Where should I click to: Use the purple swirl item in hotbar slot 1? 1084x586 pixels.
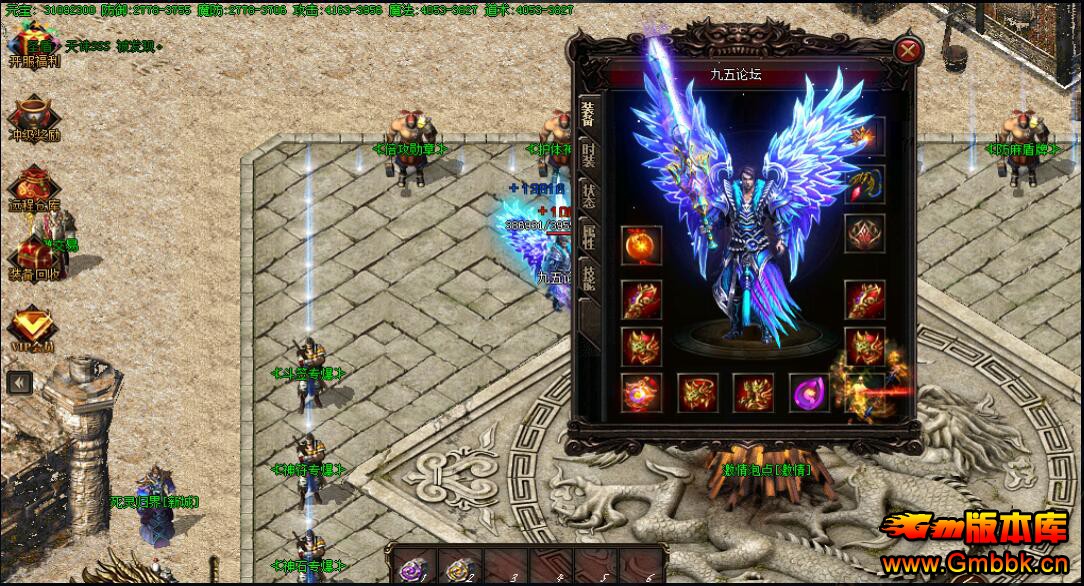click(x=411, y=568)
